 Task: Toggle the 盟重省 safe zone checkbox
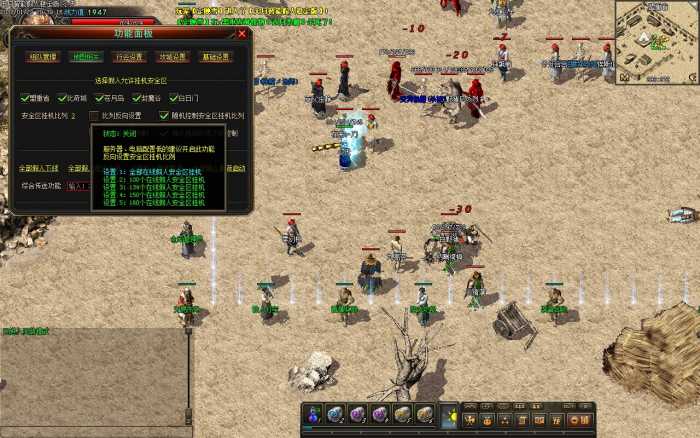(x=26, y=98)
